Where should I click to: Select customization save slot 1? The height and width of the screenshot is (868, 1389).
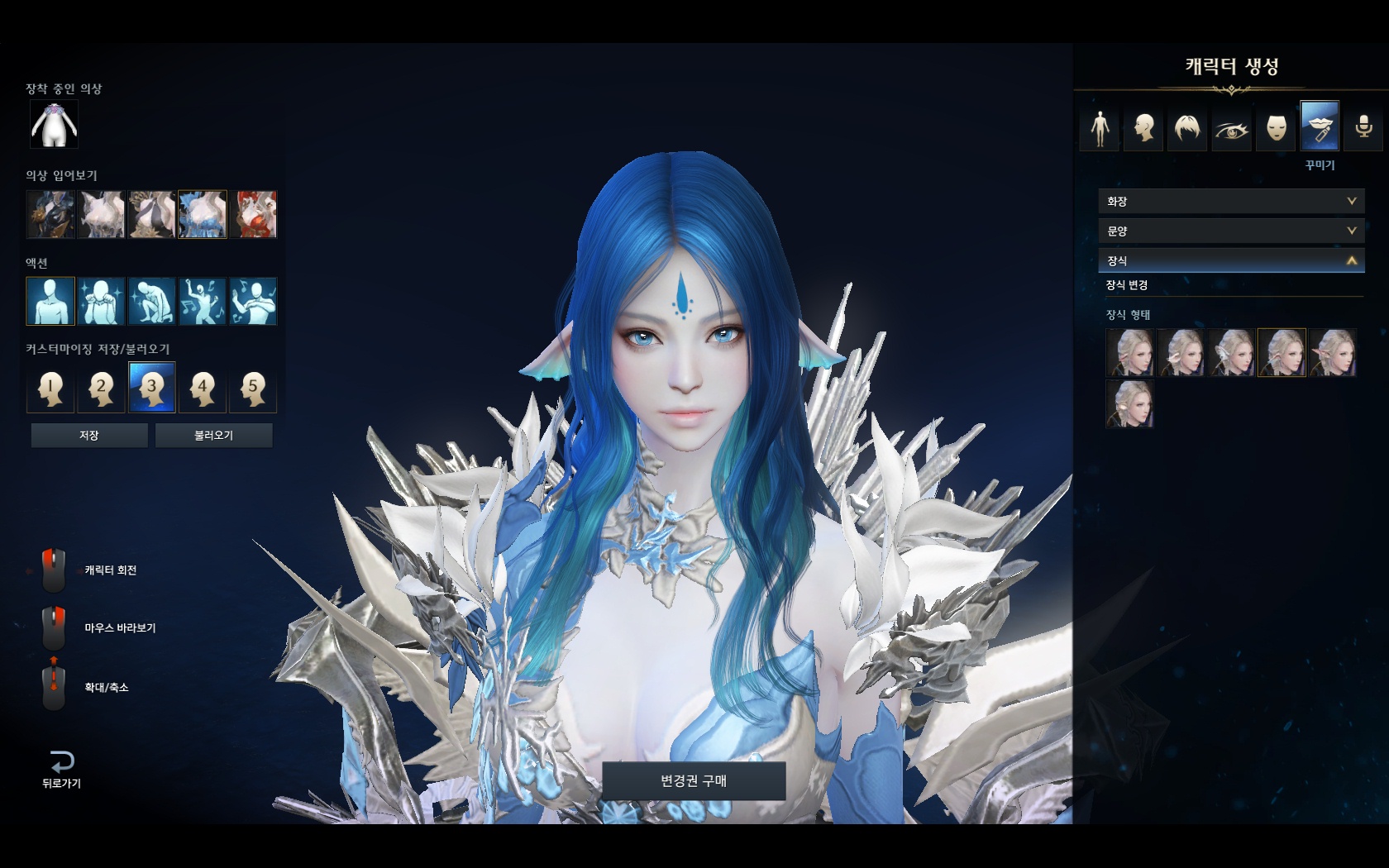coord(50,387)
